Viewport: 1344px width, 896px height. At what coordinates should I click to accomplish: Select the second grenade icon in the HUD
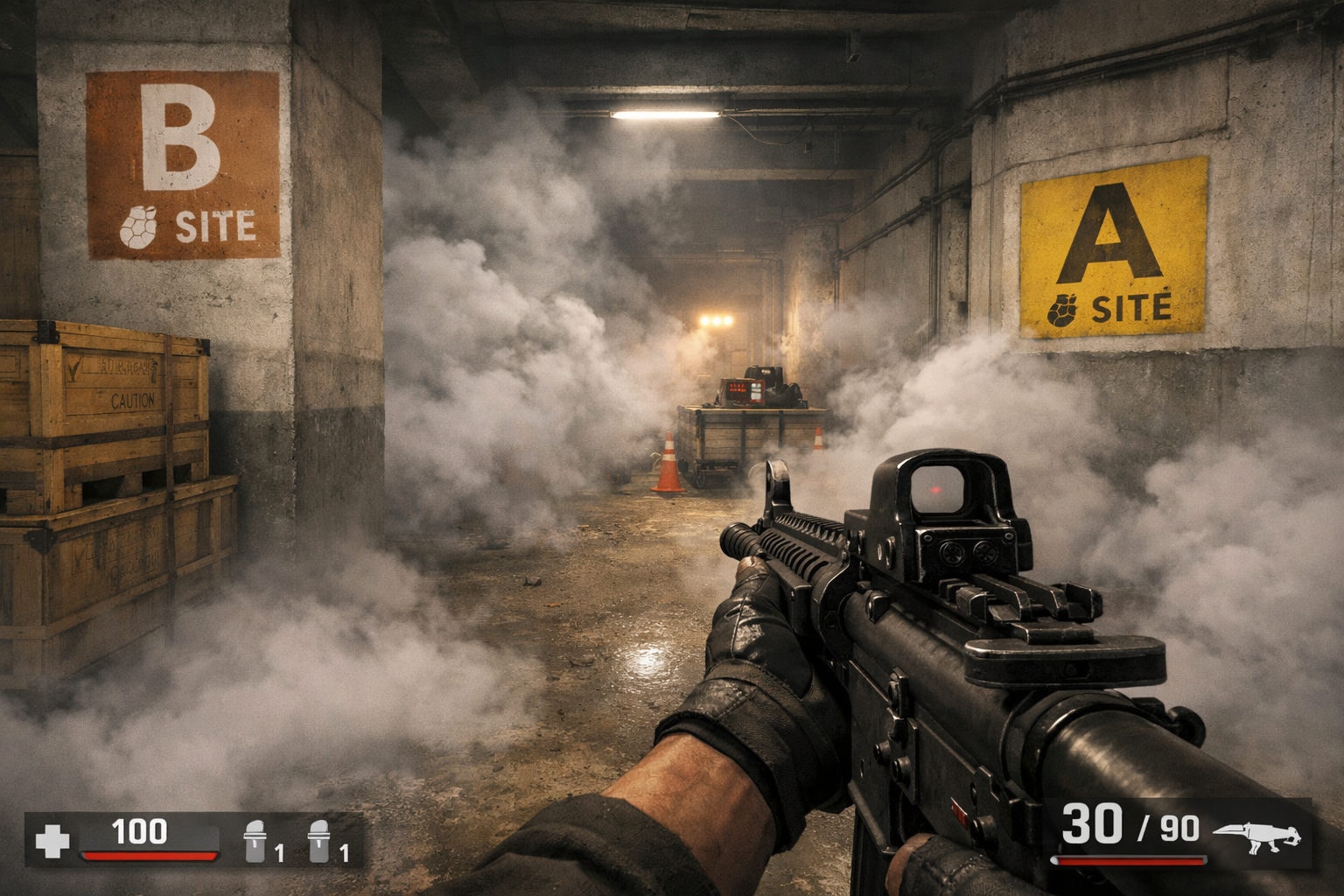(320, 842)
